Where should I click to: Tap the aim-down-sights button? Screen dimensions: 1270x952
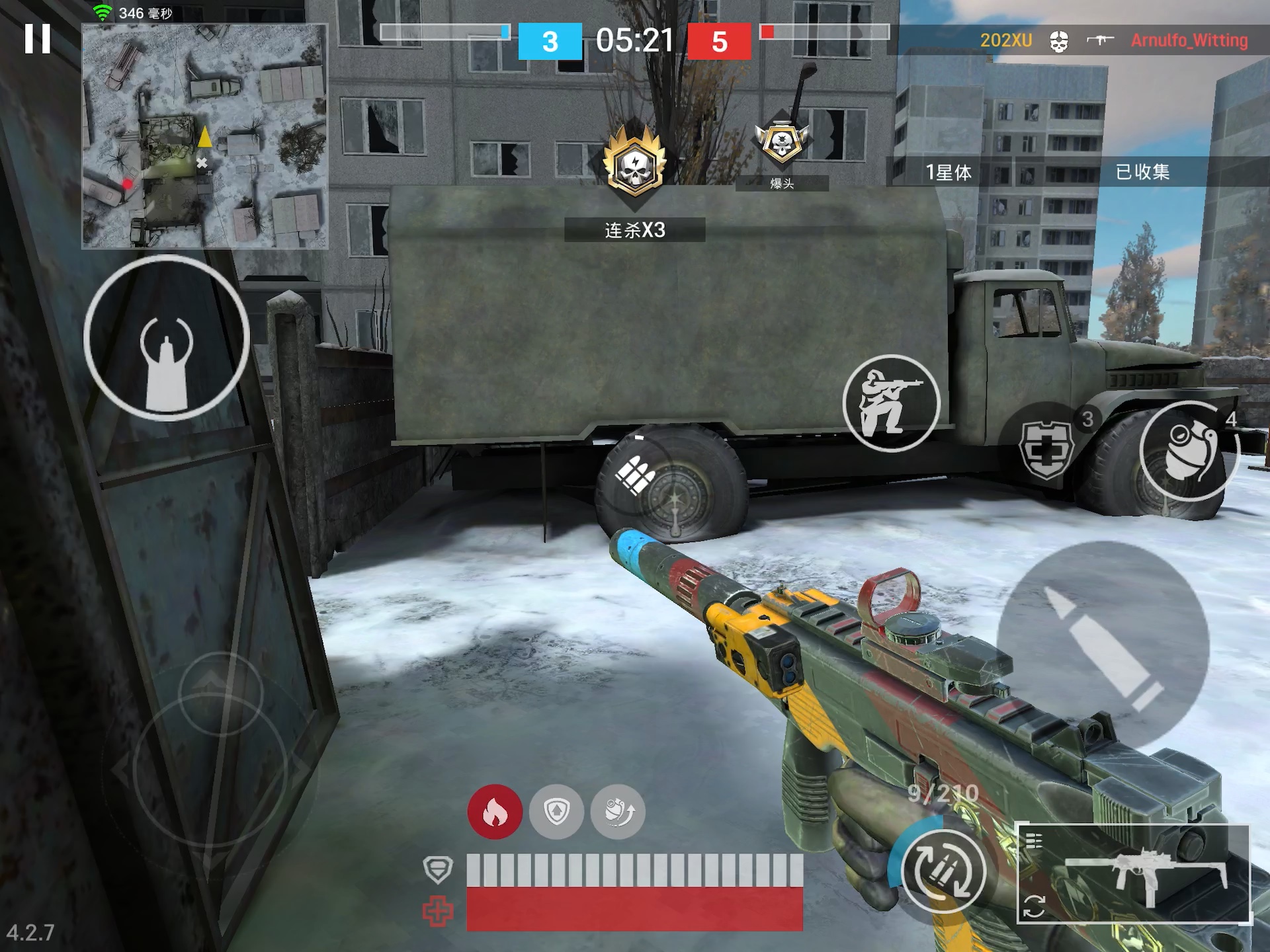(166, 338)
